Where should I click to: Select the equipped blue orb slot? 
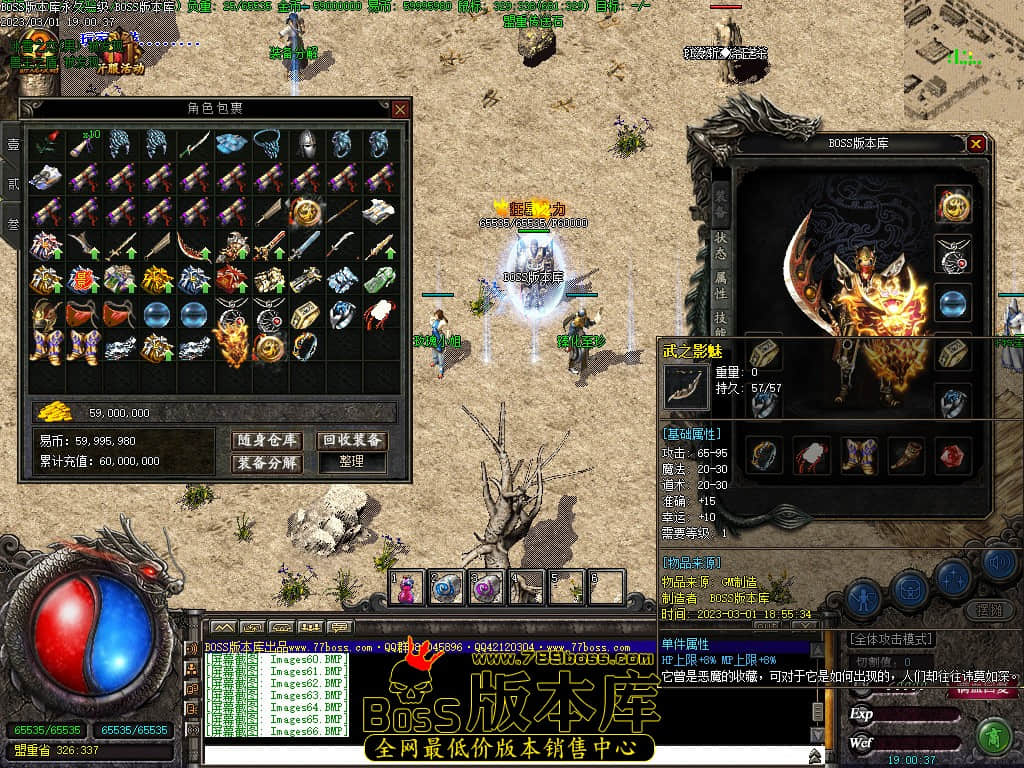pyautogui.click(x=952, y=302)
